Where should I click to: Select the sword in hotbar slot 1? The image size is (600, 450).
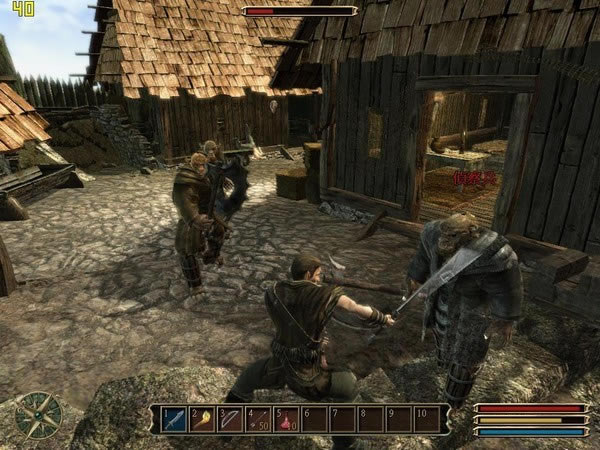pos(174,418)
